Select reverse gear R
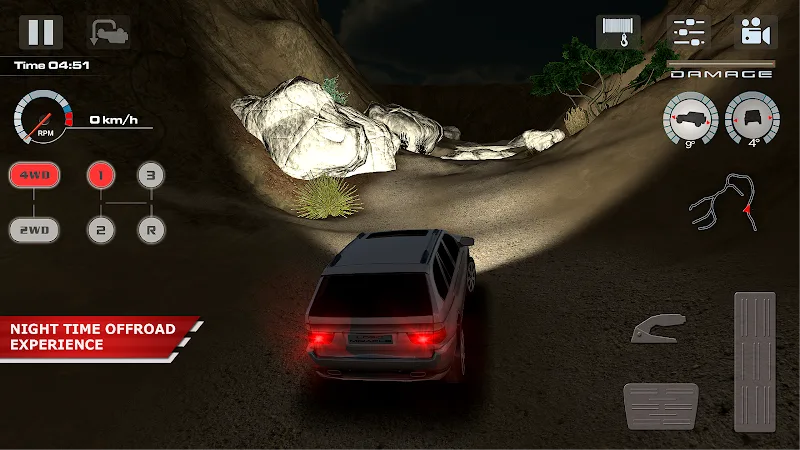The height and width of the screenshot is (450, 800). (x=150, y=230)
